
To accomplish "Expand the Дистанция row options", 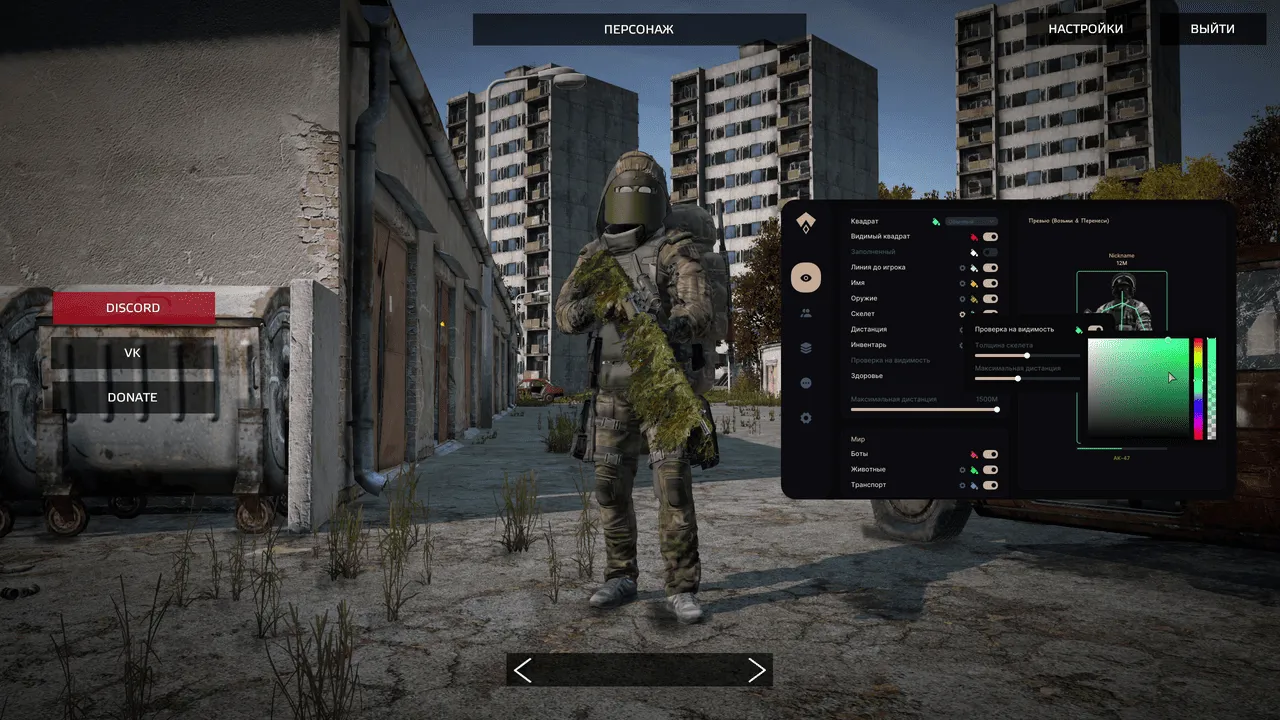I will click(x=961, y=329).
